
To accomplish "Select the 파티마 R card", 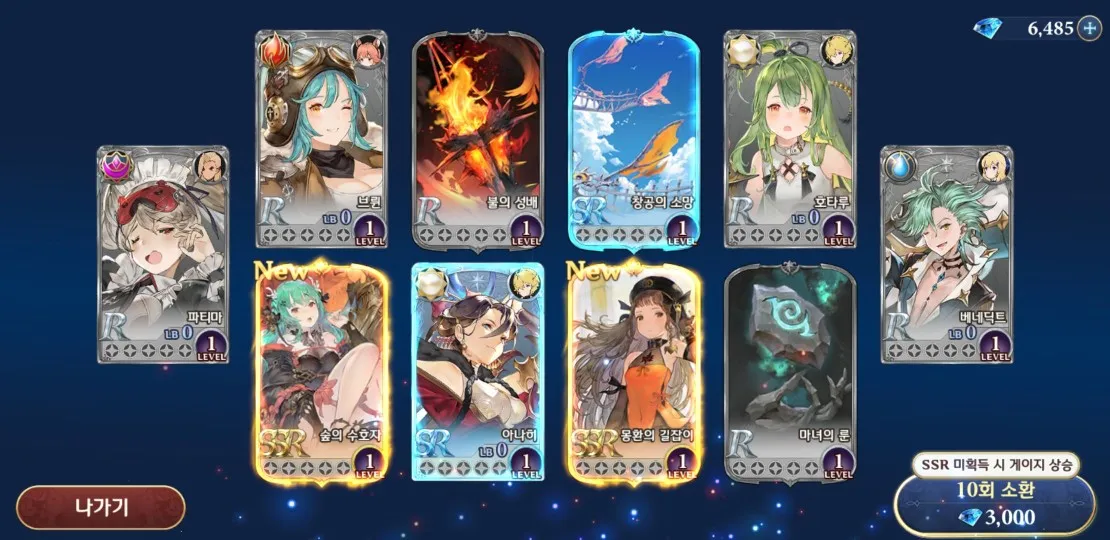I will click(163, 255).
